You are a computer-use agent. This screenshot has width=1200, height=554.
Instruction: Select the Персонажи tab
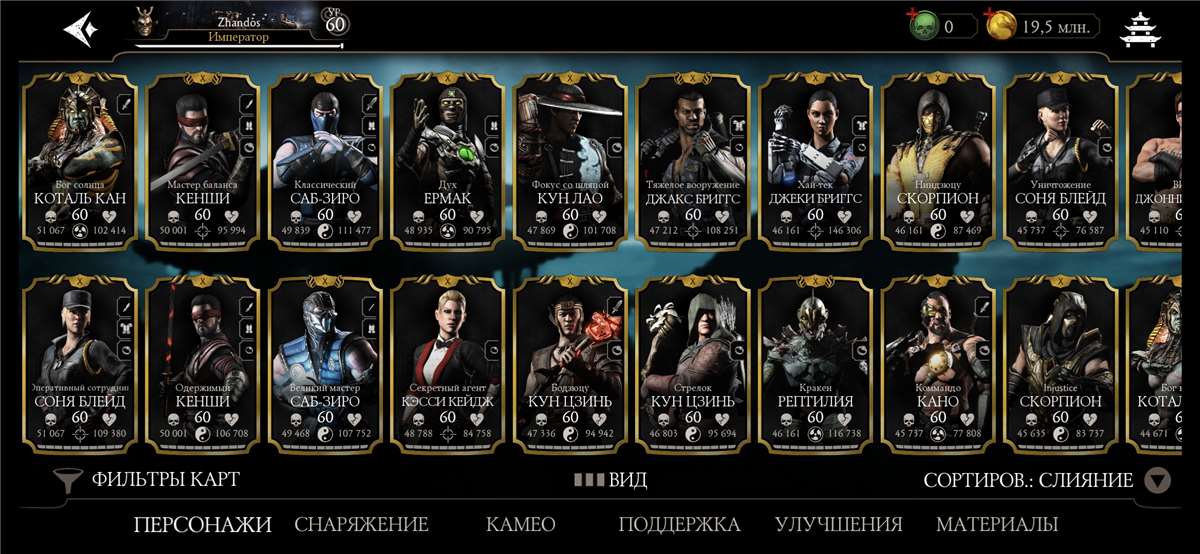click(x=202, y=524)
